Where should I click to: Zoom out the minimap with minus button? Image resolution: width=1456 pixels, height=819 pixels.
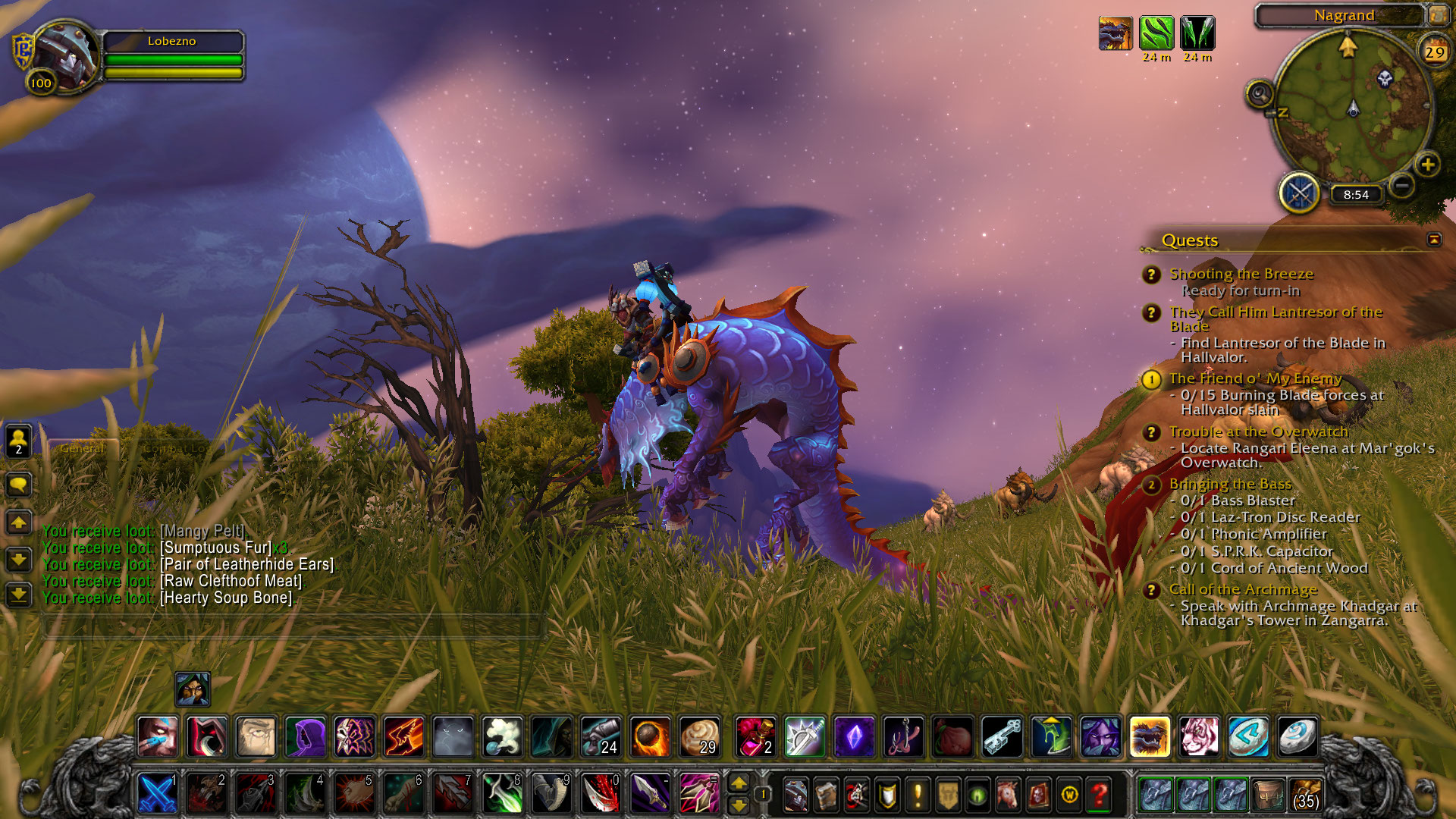point(1402,184)
